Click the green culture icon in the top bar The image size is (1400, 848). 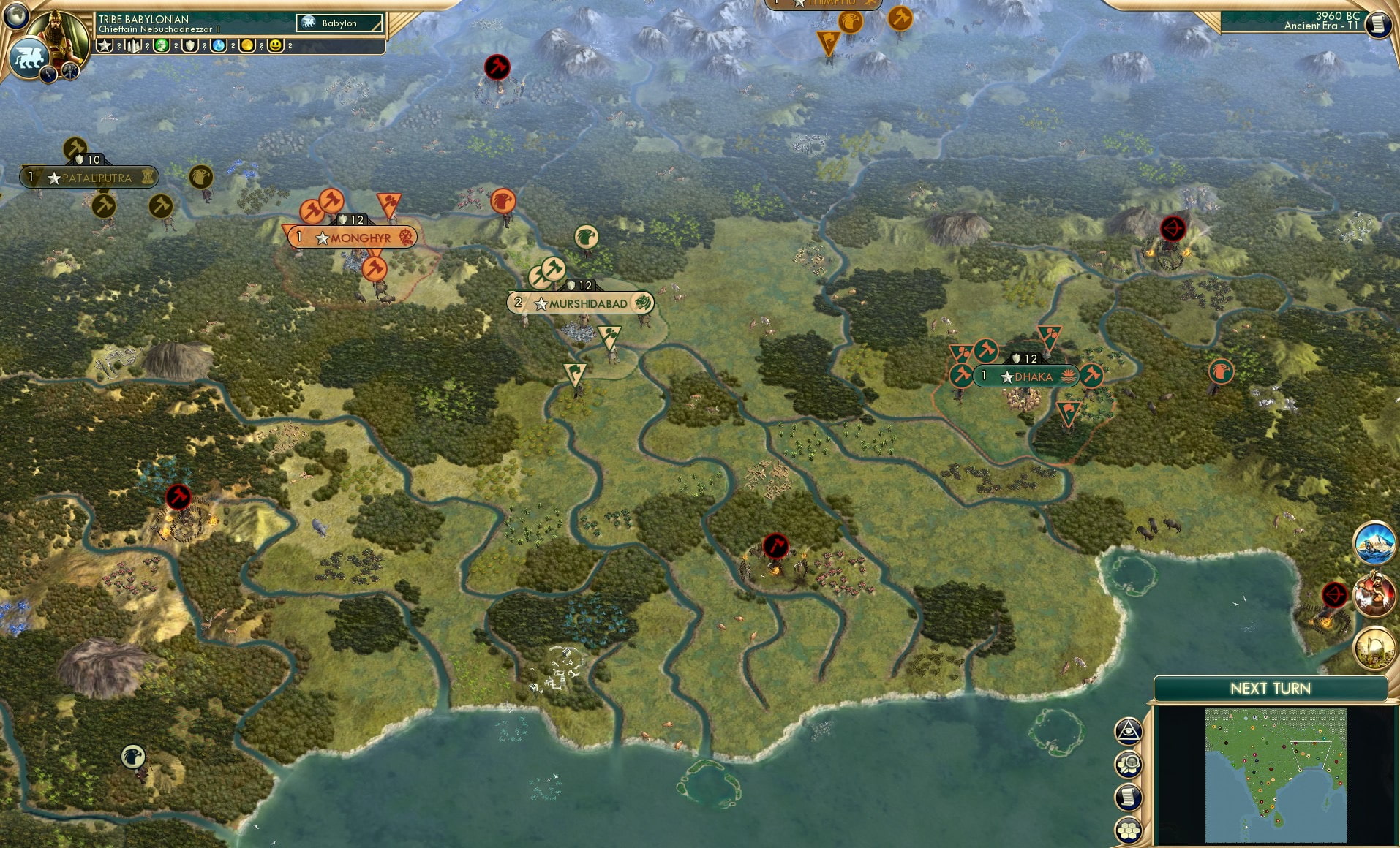(x=161, y=45)
